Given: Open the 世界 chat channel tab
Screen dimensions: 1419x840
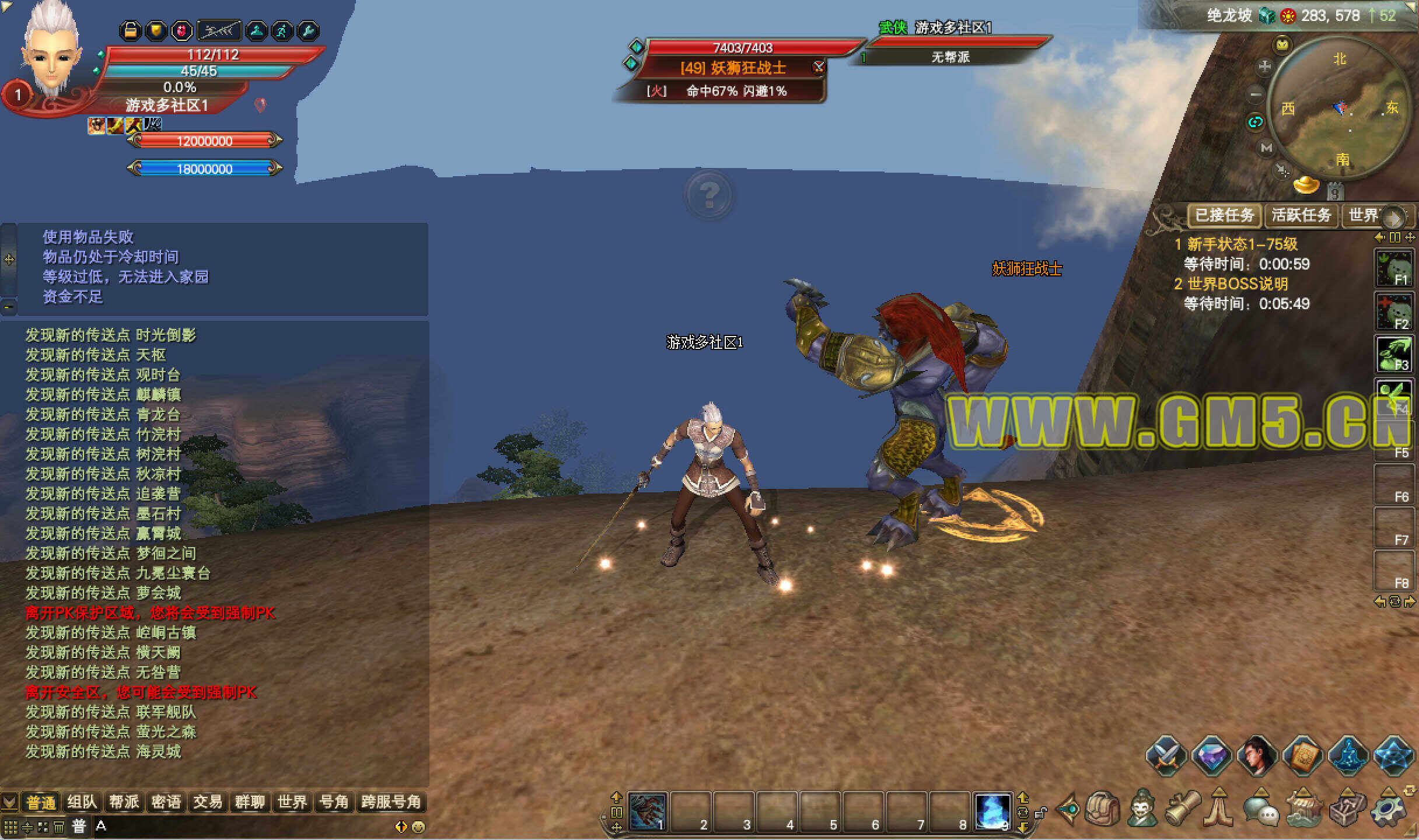Looking at the screenshot, I should coord(292,802).
